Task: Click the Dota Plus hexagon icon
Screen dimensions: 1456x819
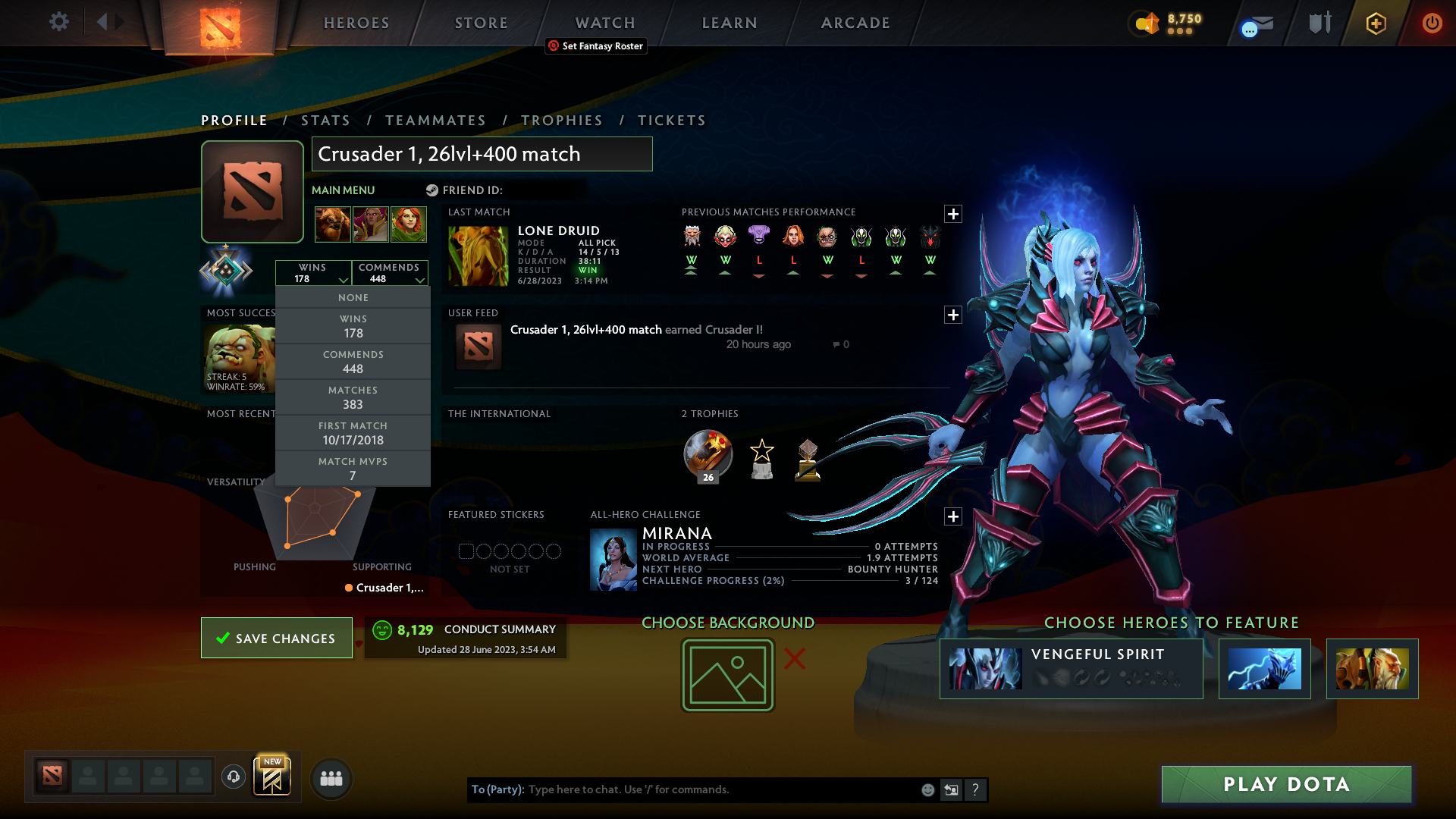Action: click(1375, 23)
